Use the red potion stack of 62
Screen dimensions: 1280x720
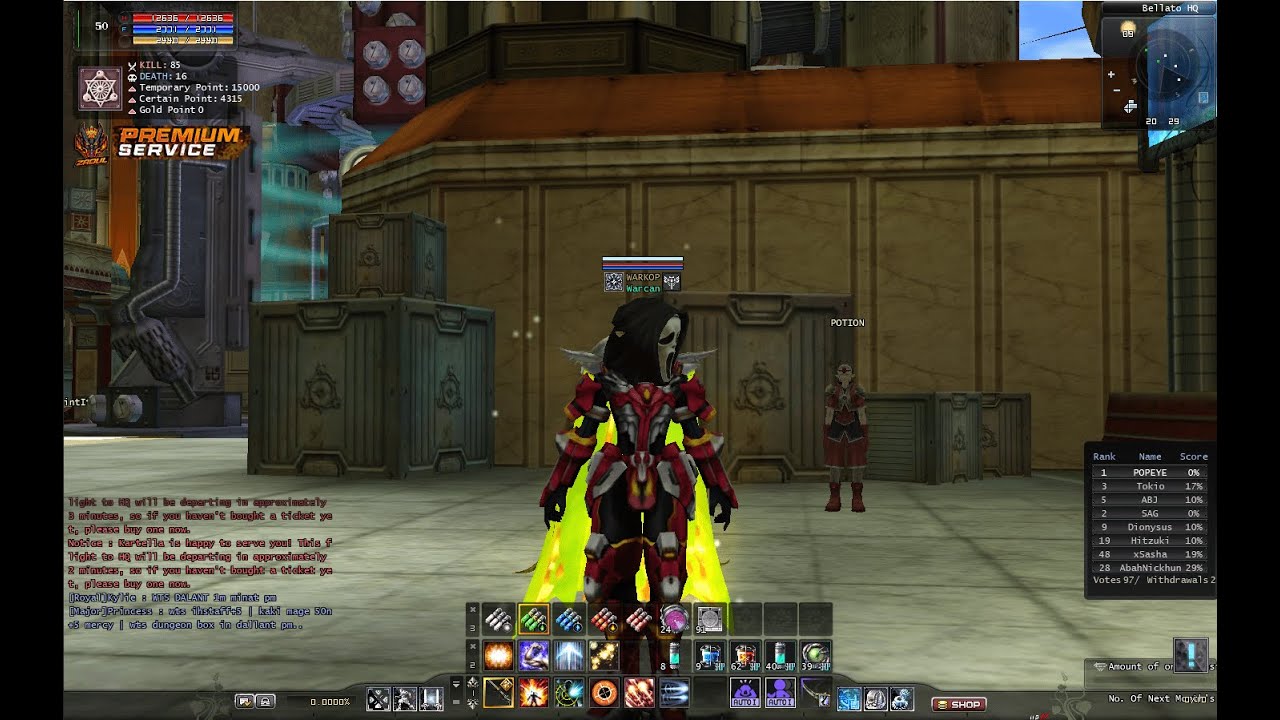[x=744, y=656]
